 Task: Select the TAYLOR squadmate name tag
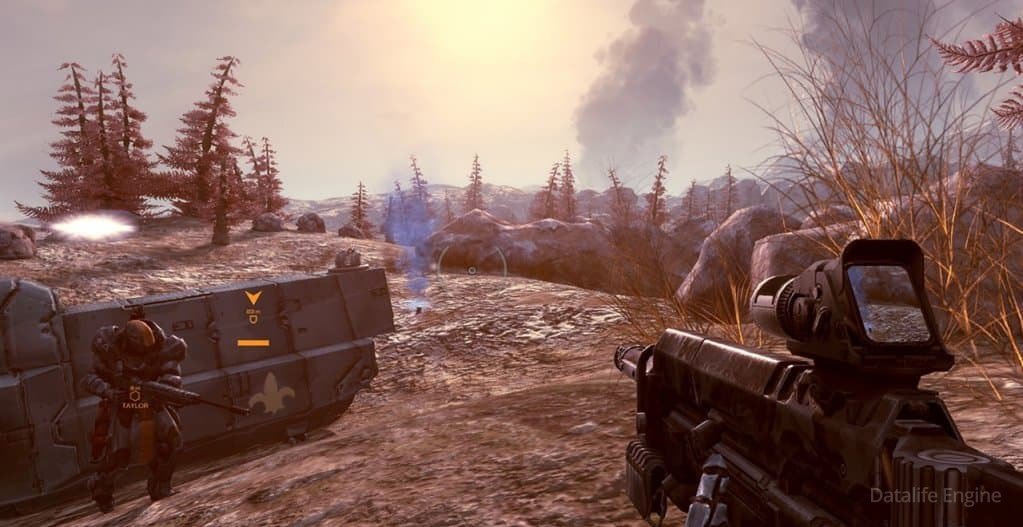tap(135, 407)
